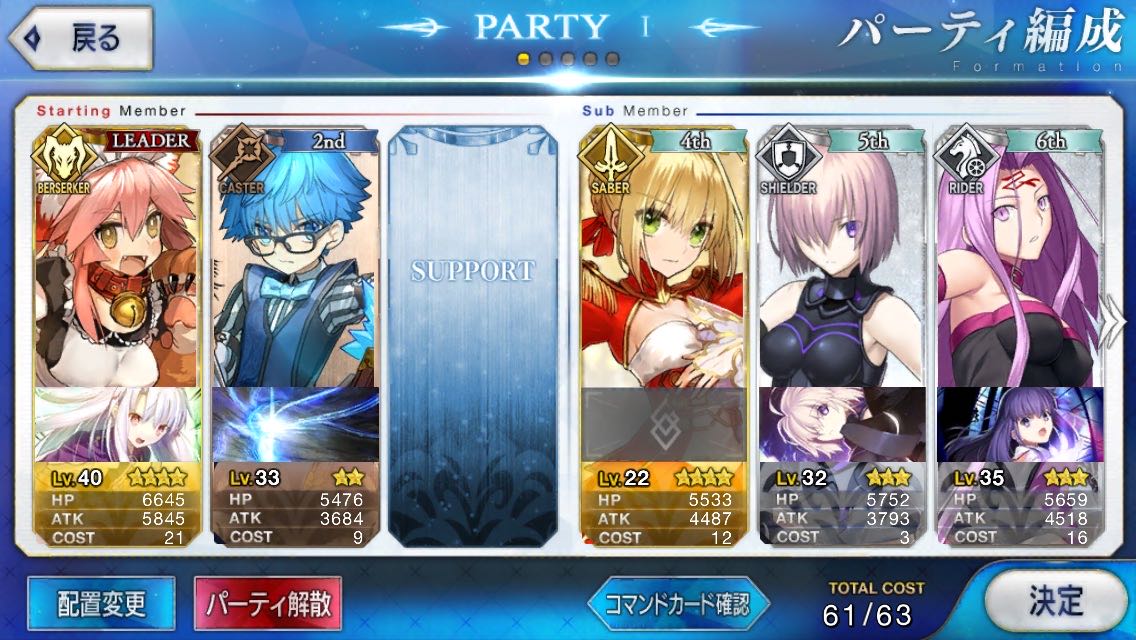
Task: Choose the Shielder's equipped craft essence
Action: [842, 425]
